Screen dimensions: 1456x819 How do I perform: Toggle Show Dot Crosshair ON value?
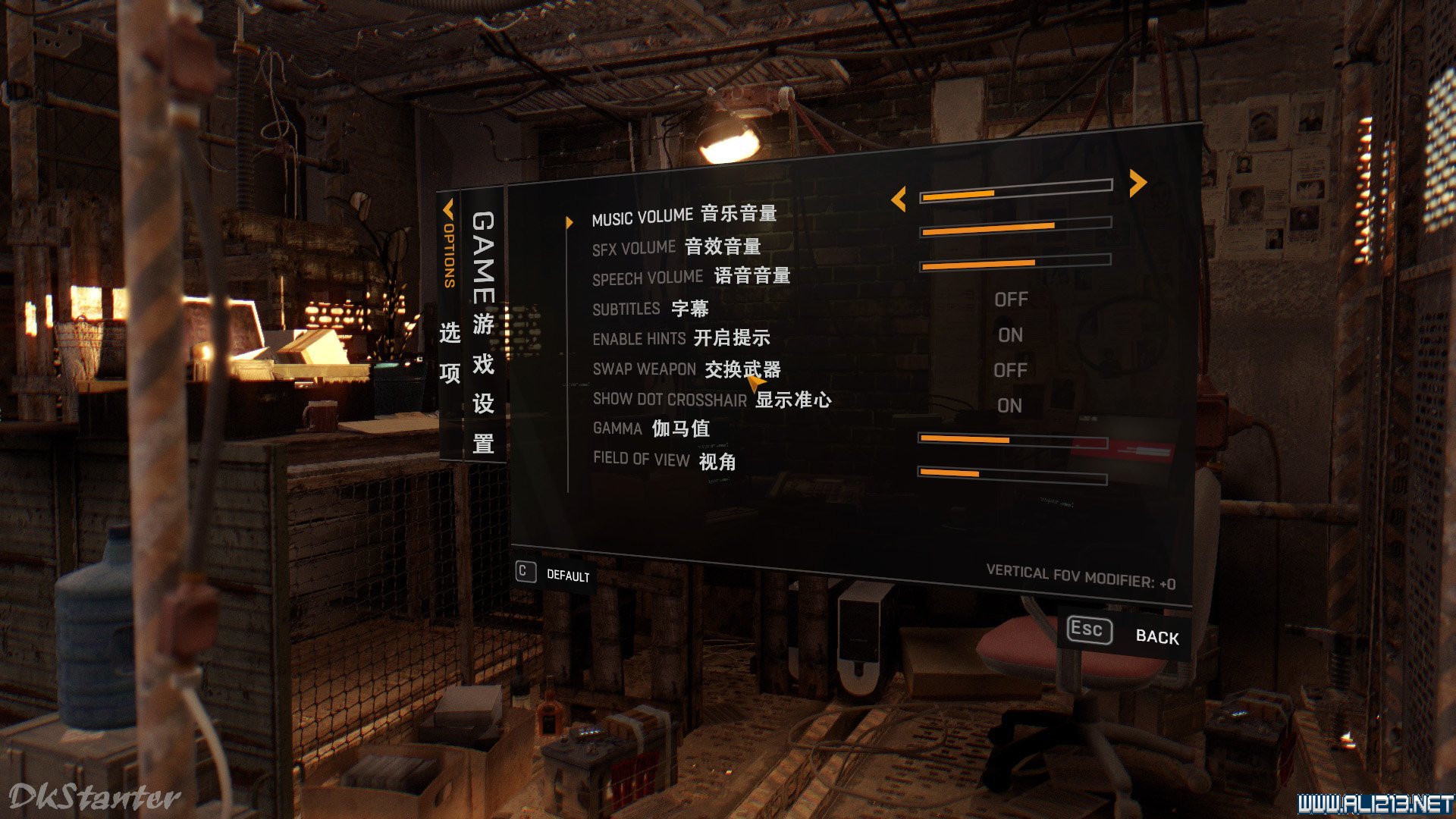coord(1009,406)
